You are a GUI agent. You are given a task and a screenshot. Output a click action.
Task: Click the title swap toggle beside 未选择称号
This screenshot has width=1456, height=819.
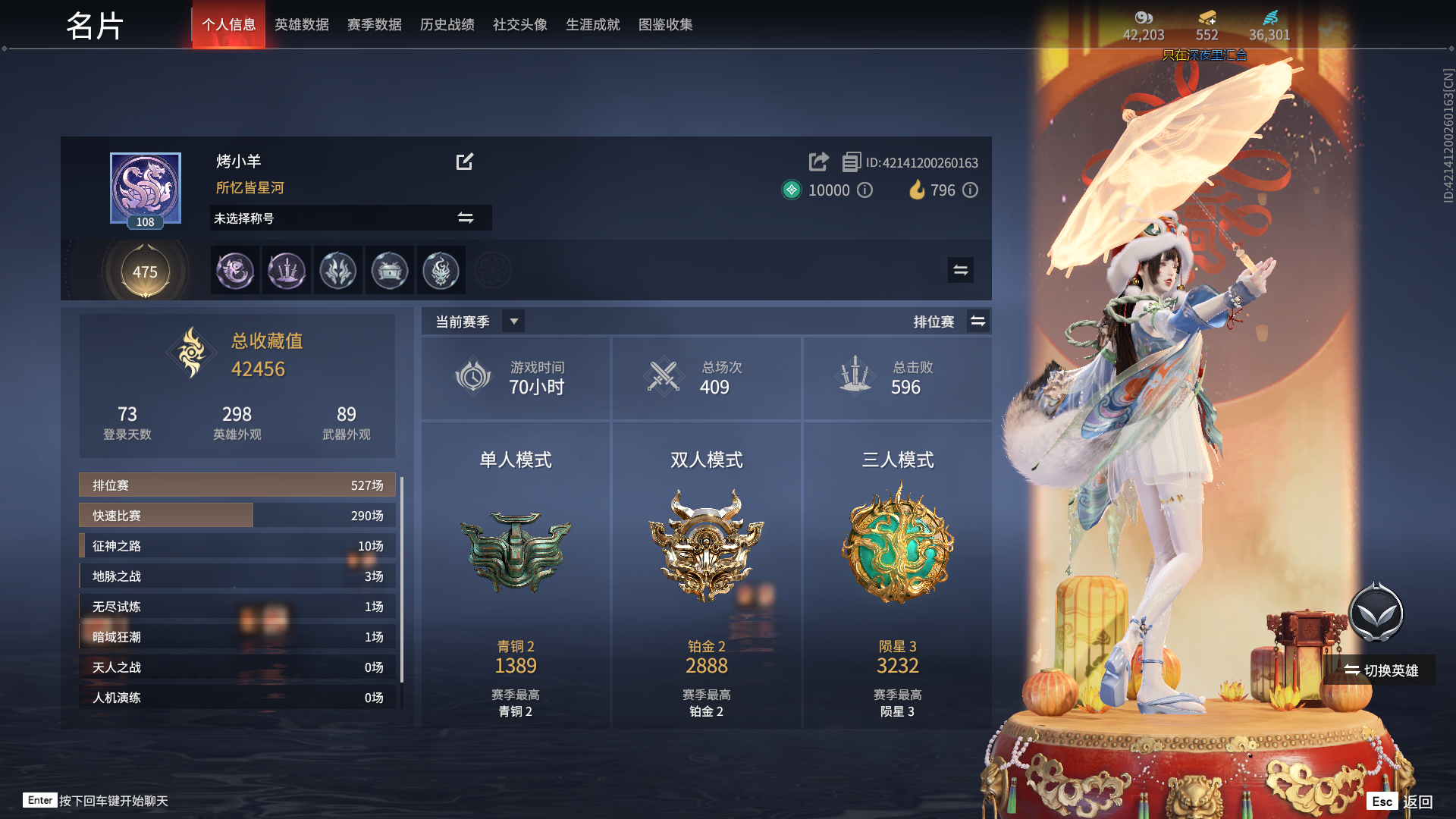click(463, 218)
